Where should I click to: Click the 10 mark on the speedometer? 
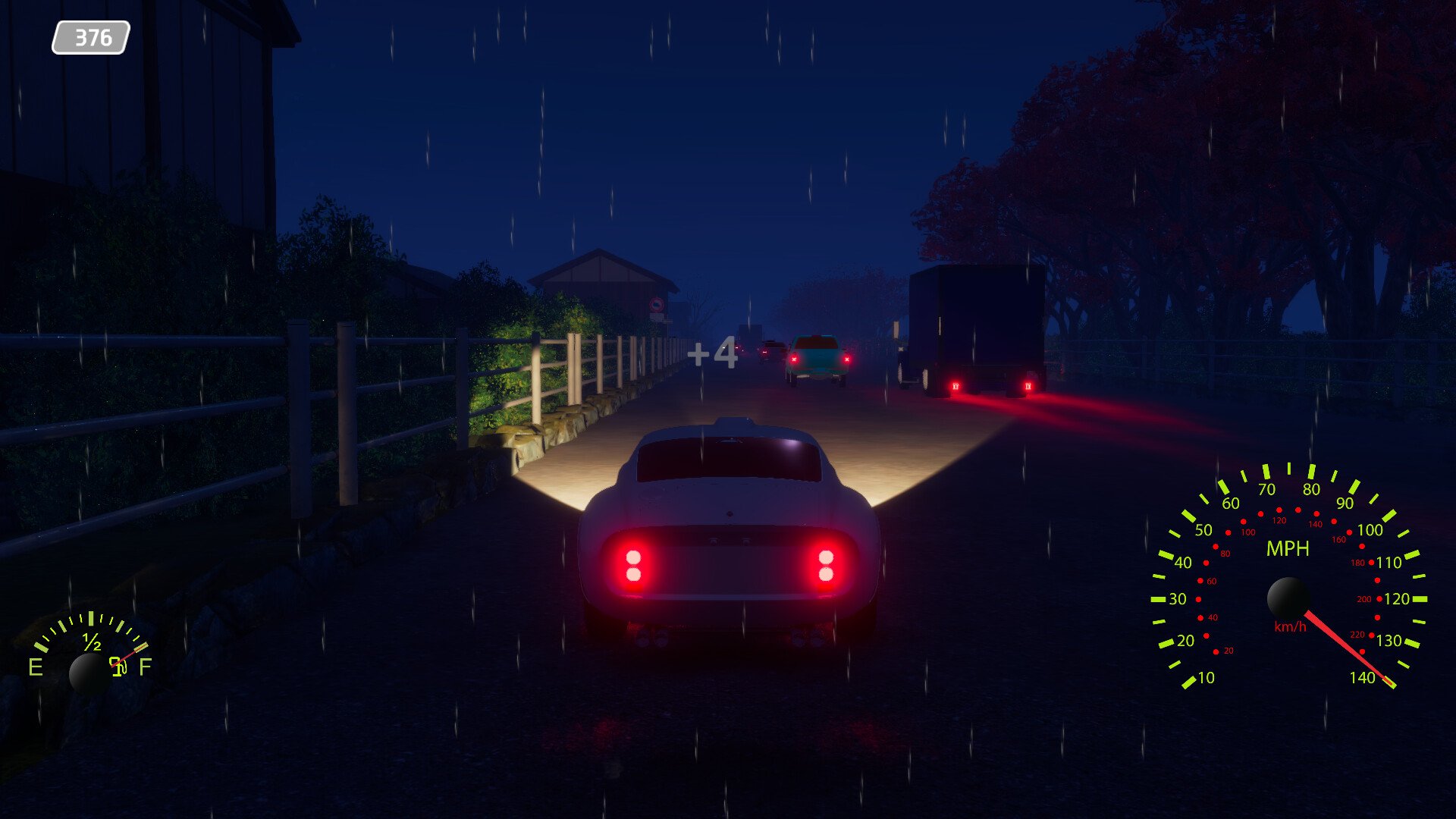[1206, 677]
